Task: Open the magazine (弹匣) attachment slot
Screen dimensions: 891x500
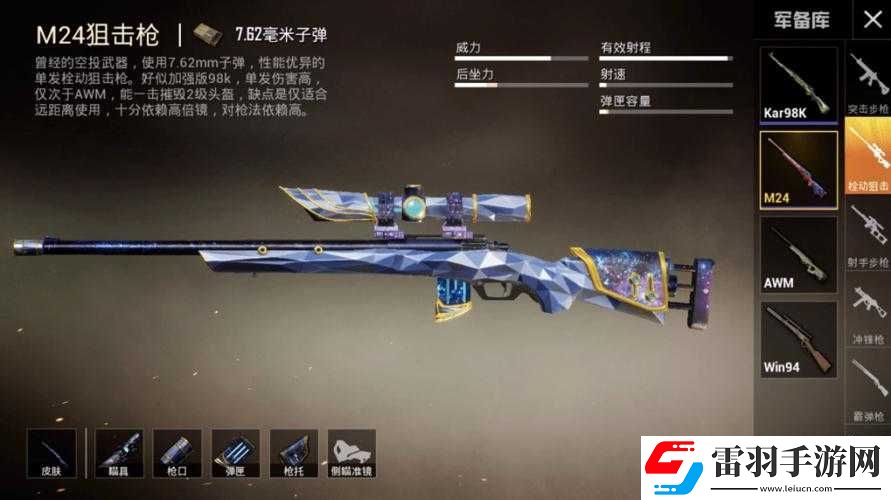Action: pyautogui.click(x=235, y=453)
